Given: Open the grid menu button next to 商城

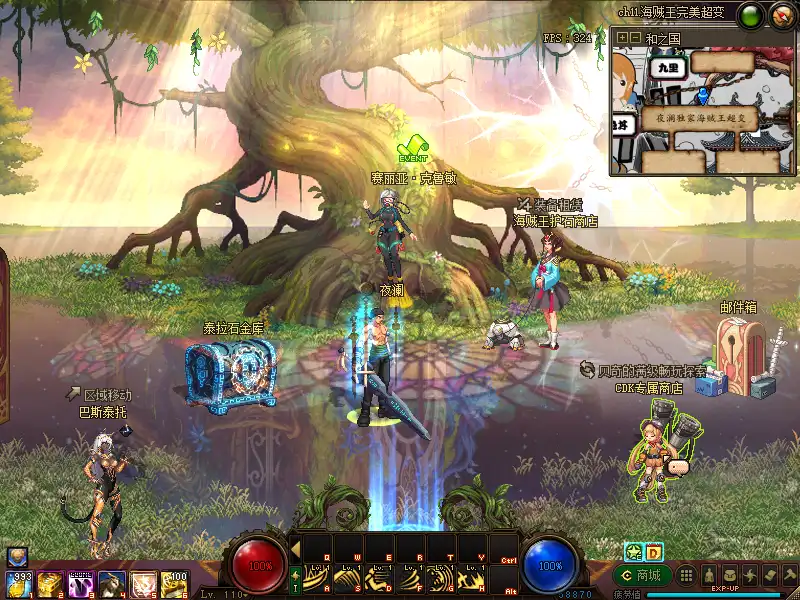Looking at the screenshot, I should click(686, 576).
